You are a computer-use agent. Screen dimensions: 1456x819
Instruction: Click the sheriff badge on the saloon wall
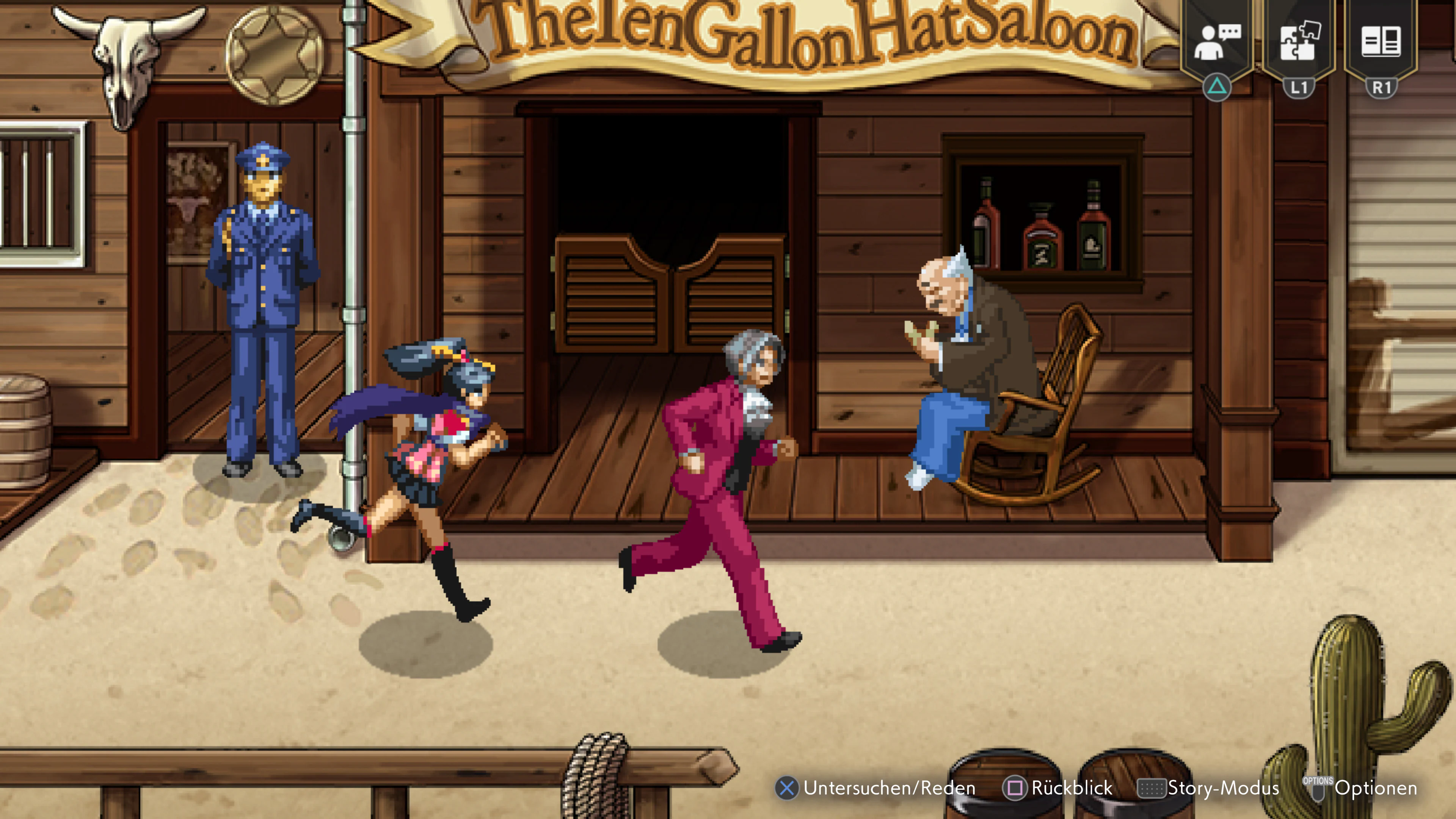click(x=273, y=56)
